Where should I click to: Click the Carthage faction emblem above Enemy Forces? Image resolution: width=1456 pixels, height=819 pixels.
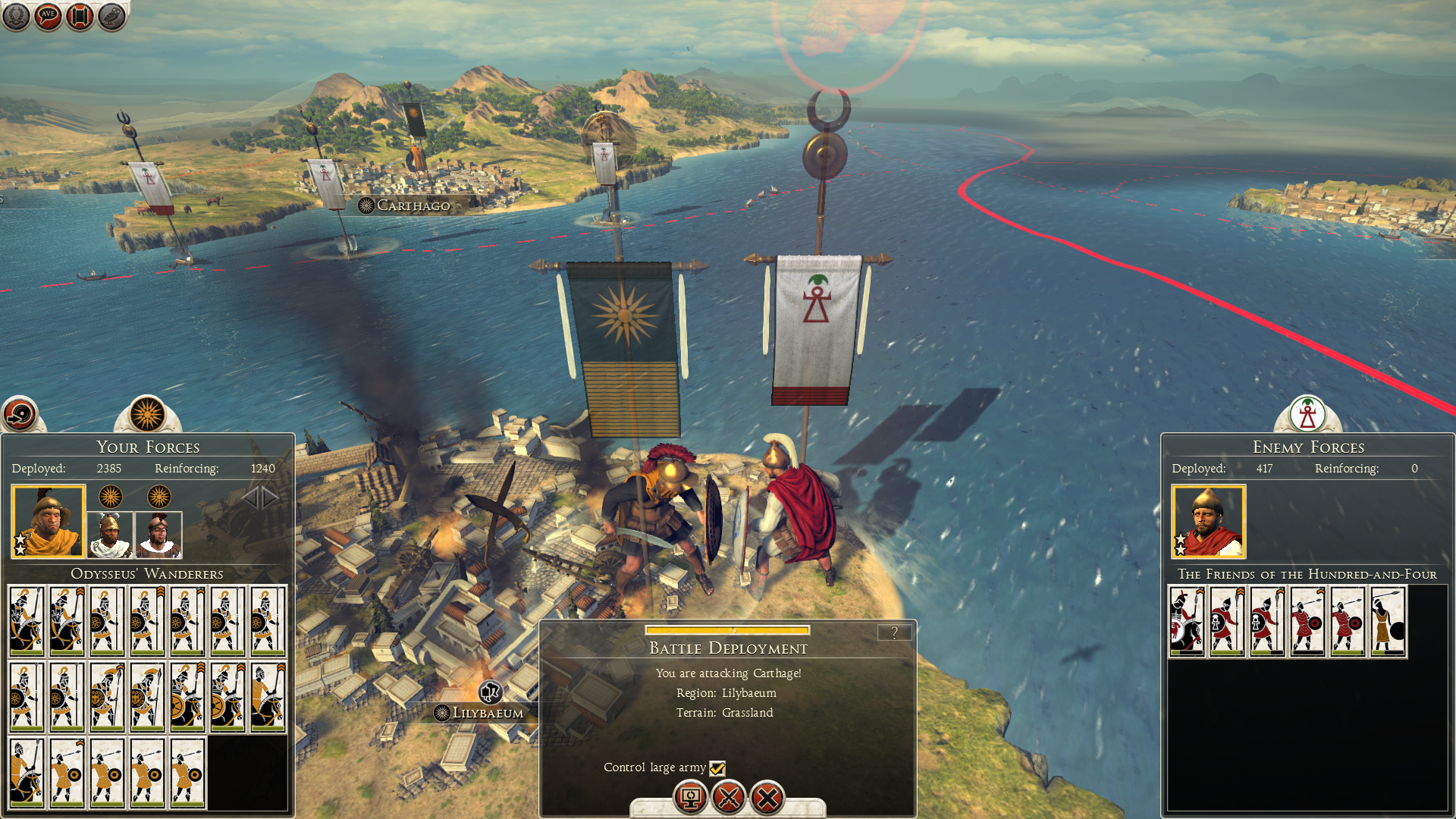1307,414
